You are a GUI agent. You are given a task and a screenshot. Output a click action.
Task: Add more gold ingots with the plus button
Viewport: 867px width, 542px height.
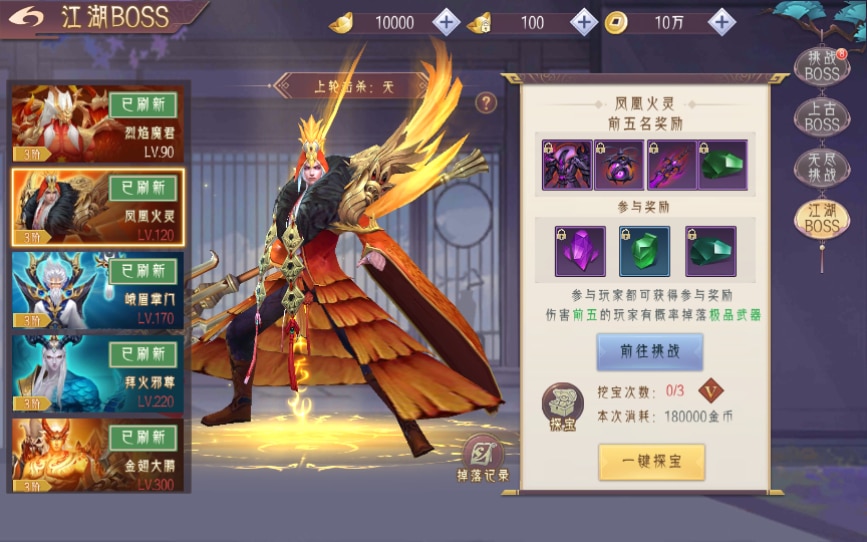tap(447, 22)
